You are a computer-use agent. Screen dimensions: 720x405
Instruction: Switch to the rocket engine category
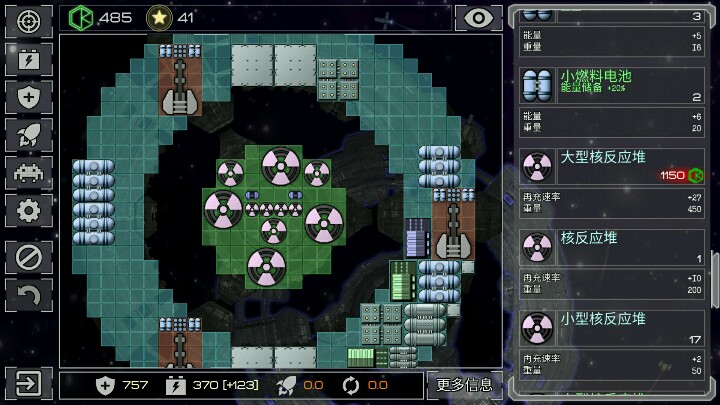click(x=29, y=134)
